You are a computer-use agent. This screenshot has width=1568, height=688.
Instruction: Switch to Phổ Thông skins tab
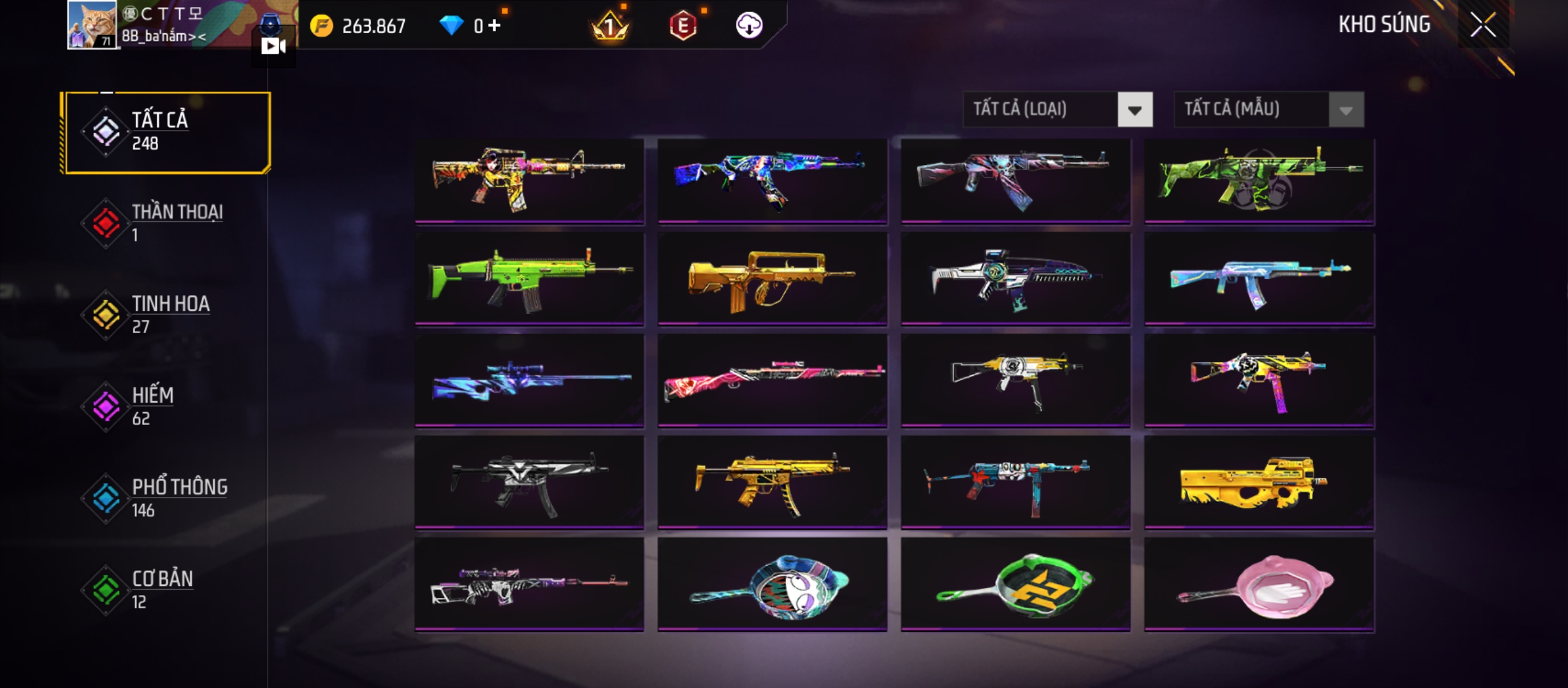tap(166, 498)
